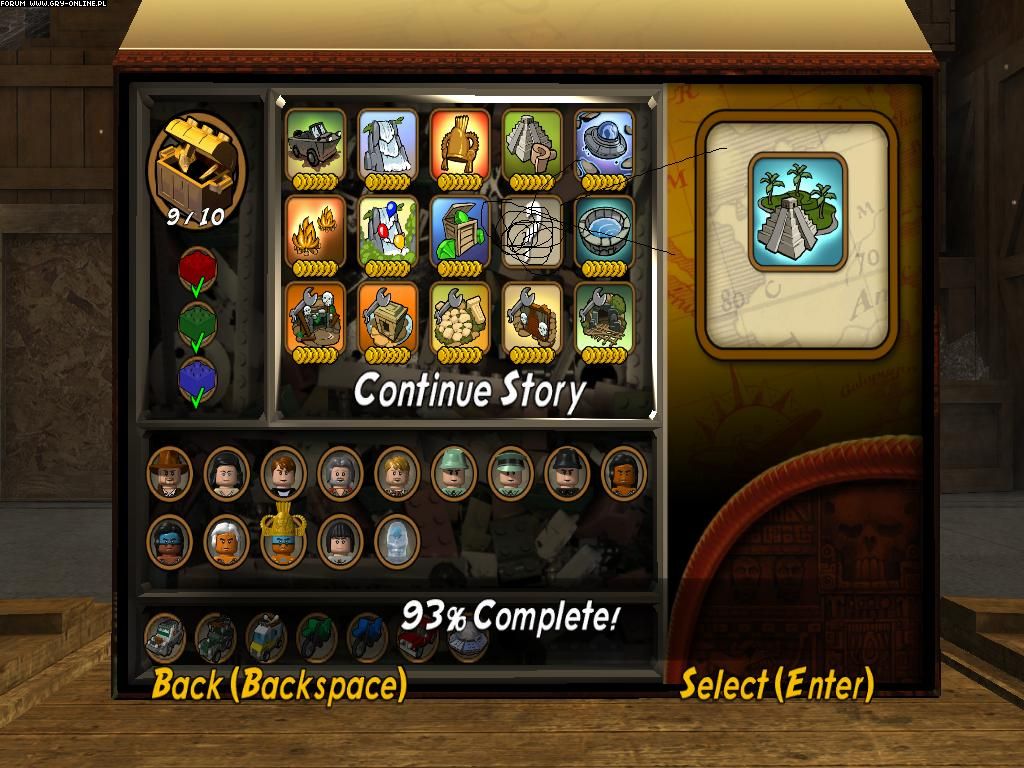The image size is (1024, 768).
Task: Choose the green peaked-cap officer portrait
Action: [510, 472]
